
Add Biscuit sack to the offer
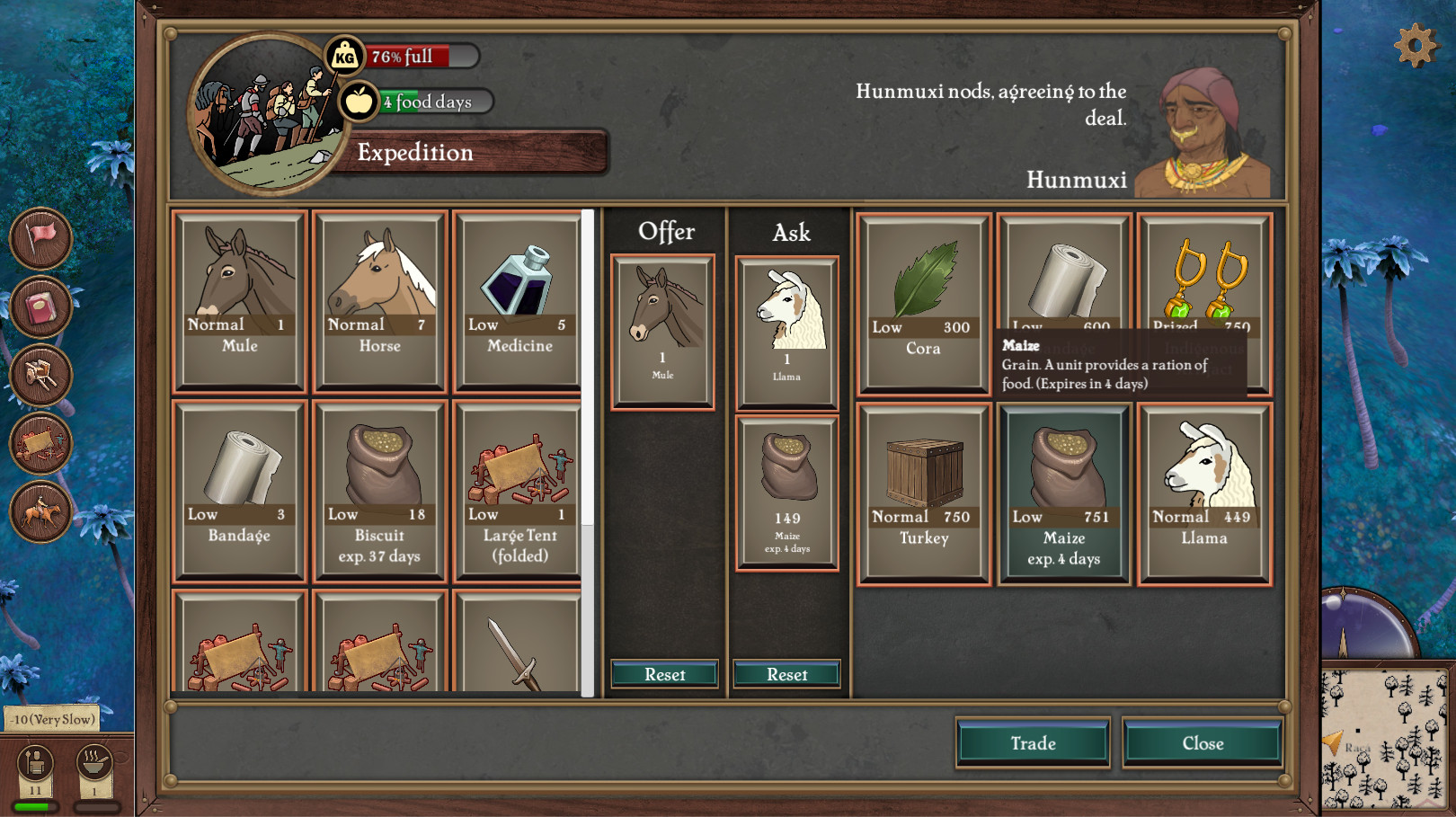(380, 492)
